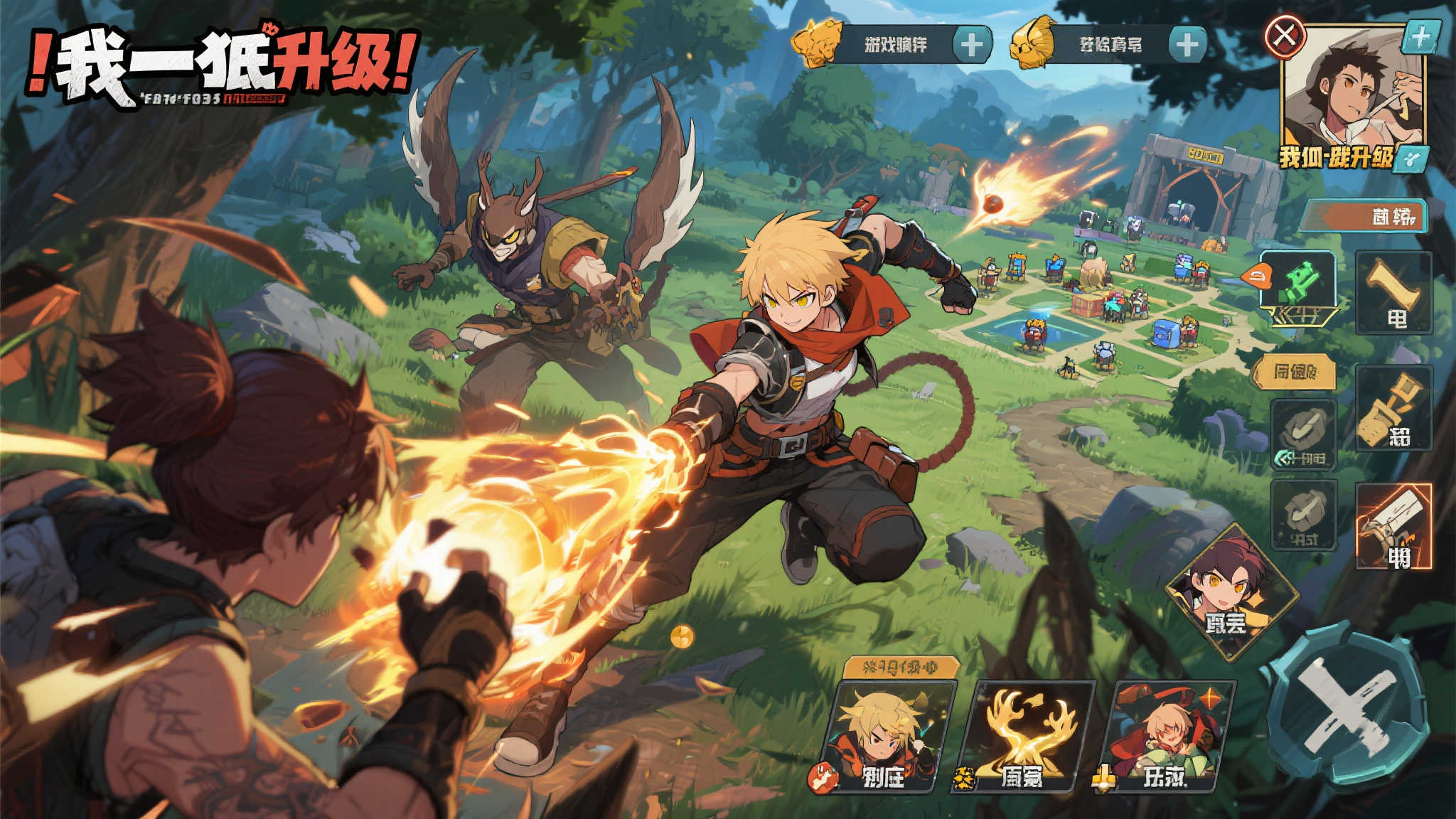Open the orange banner button below the portrait
The image size is (1456, 819).
pyautogui.click(x=1364, y=216)
